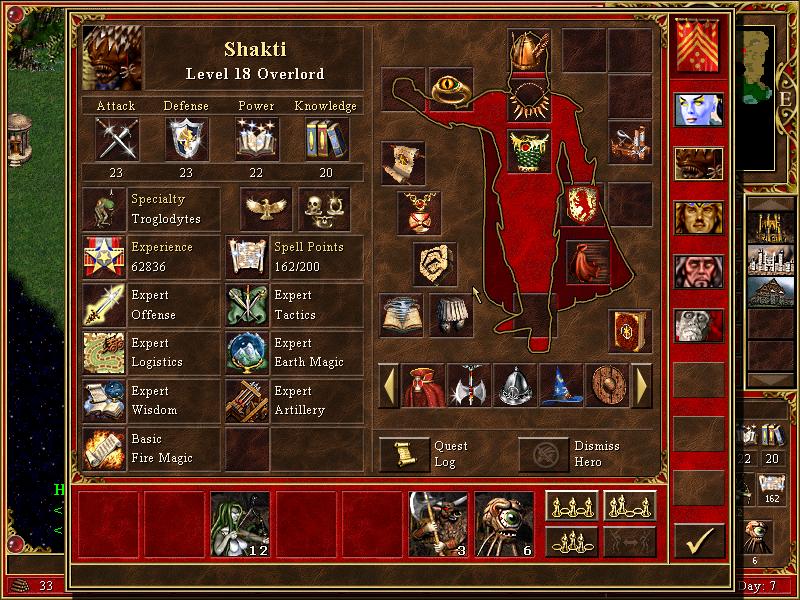Pick the blue wizard hat in backpack
Screen dimensions: 800x600
click(562, 385)
